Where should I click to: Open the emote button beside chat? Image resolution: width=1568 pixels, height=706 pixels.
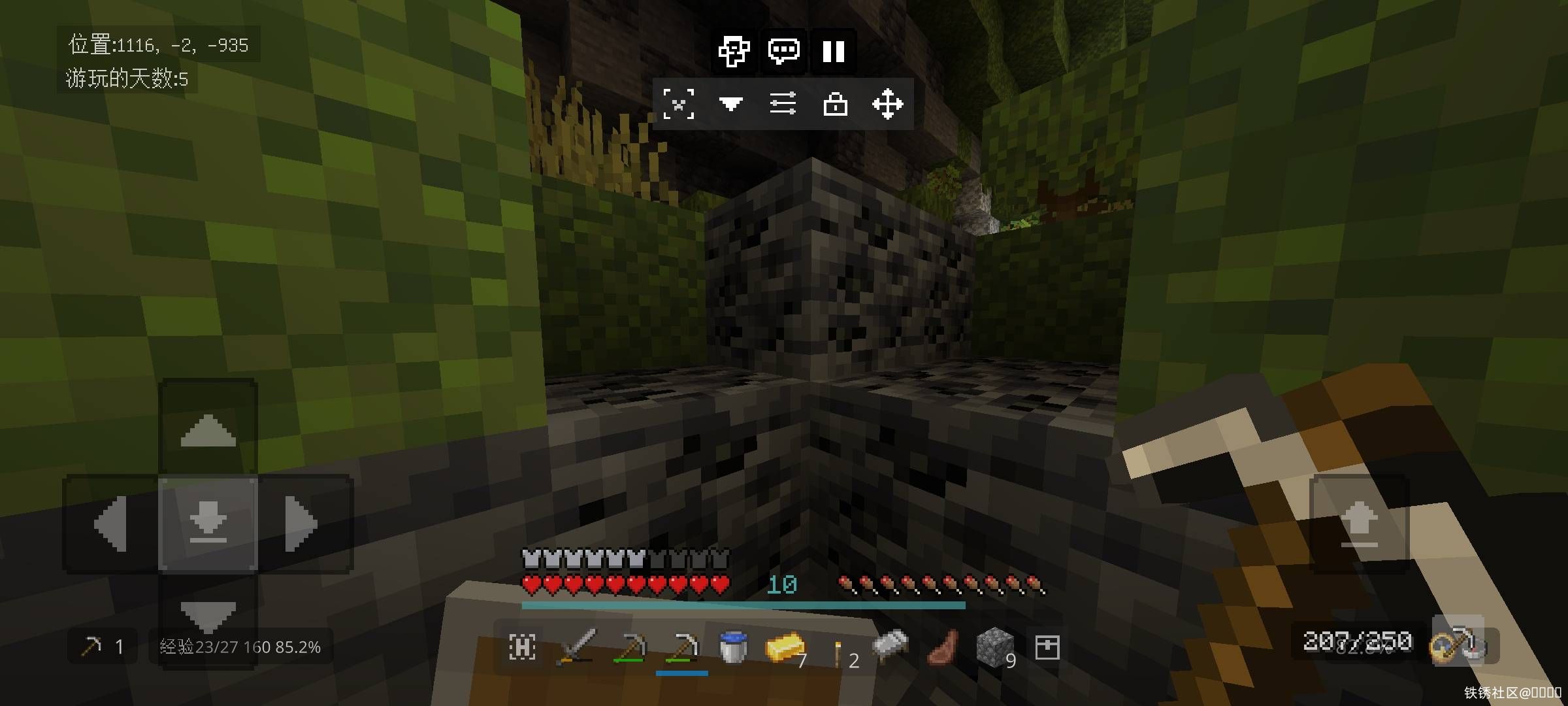coord(734,51)
